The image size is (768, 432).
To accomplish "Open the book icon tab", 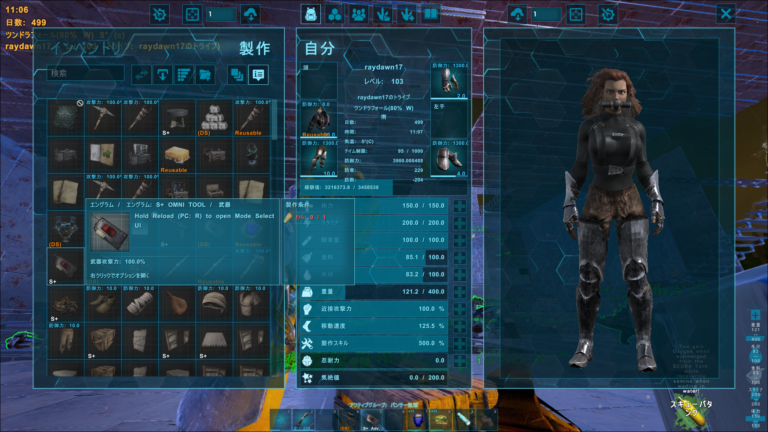I will [430, 14].
